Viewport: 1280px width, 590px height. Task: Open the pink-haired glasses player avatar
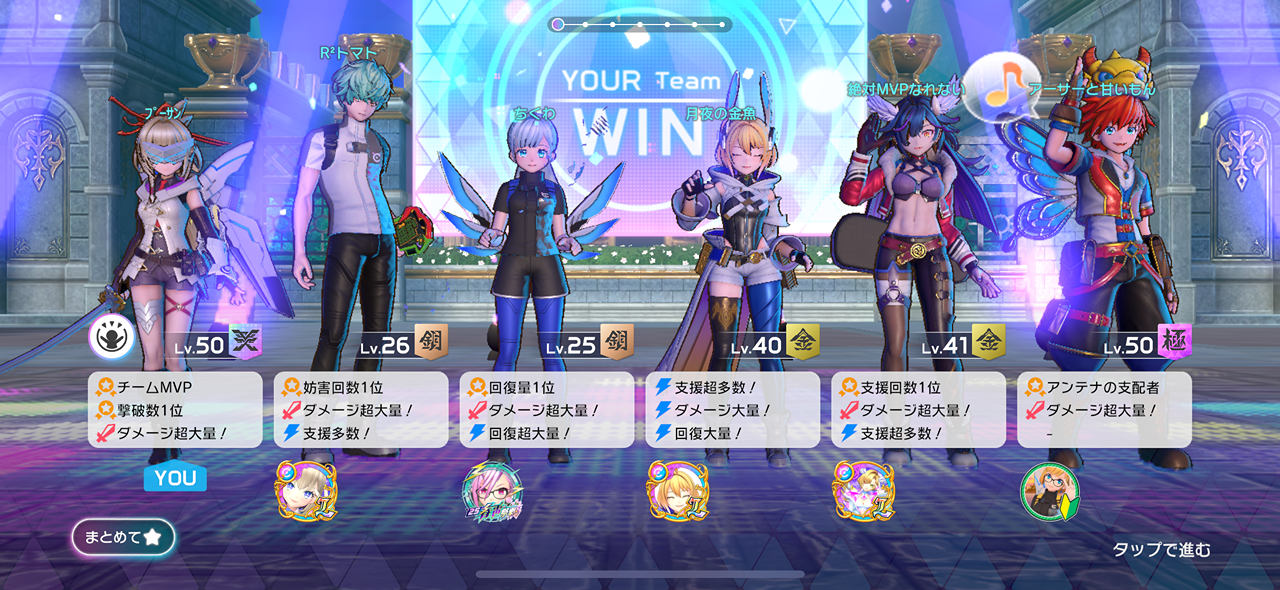tap(492, 492)
